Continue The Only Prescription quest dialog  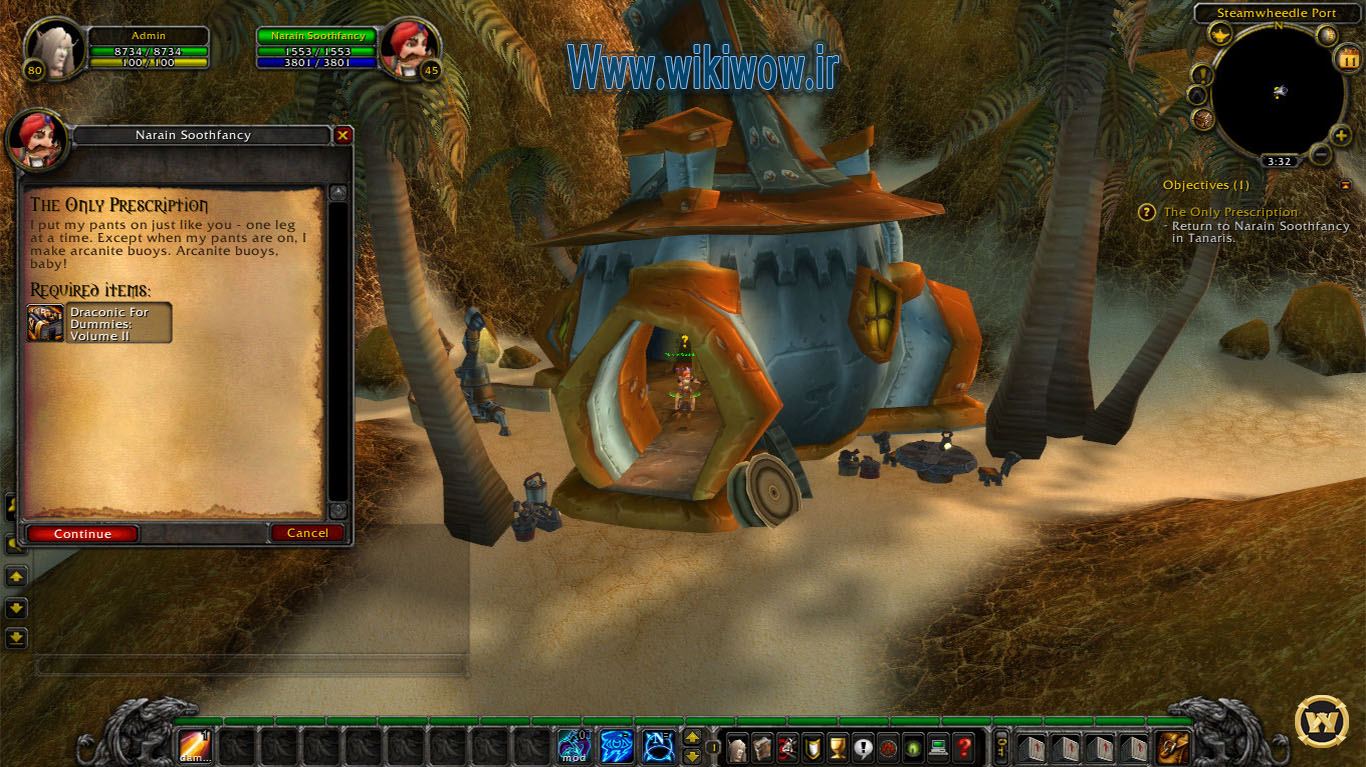tap(83, 533)
